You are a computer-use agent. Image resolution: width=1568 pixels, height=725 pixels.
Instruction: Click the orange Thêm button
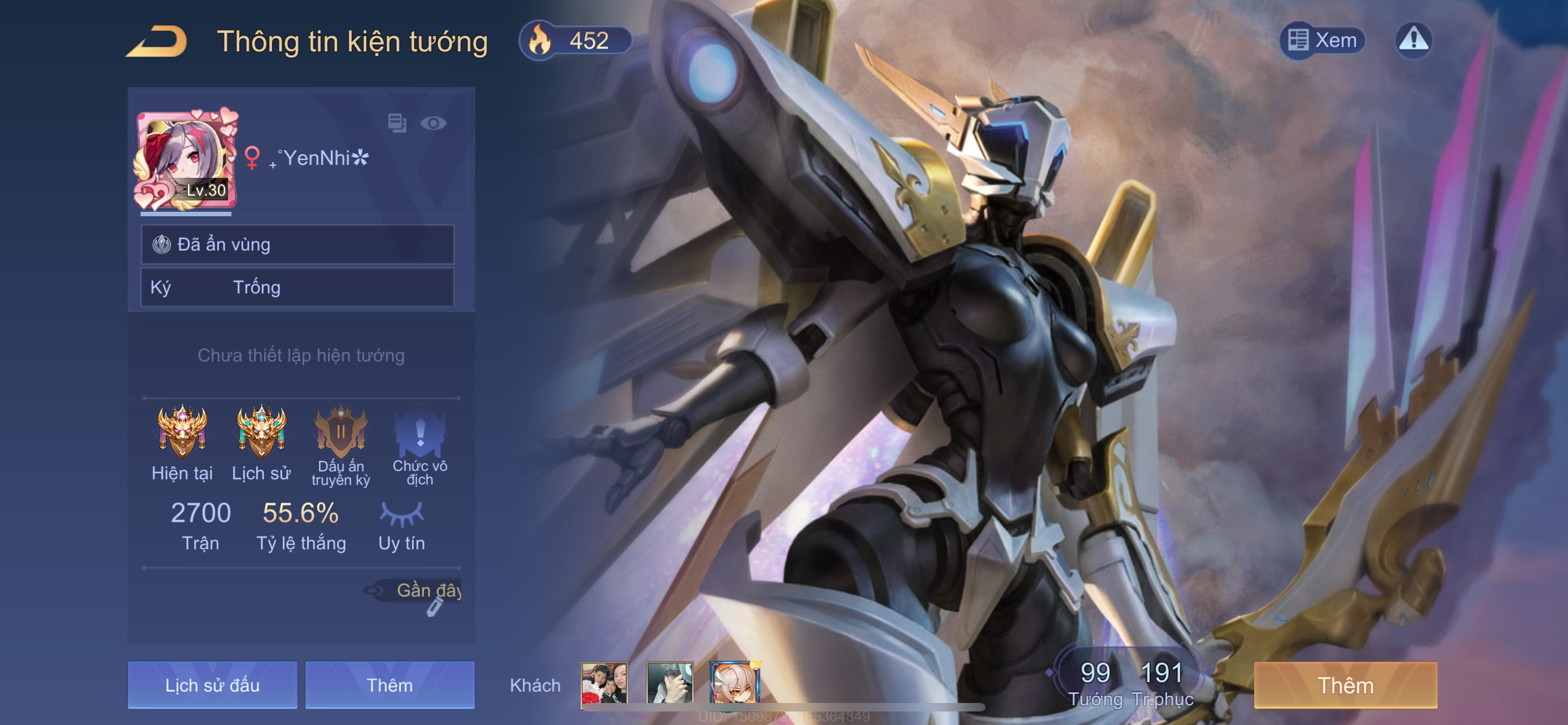(1345, 685)
